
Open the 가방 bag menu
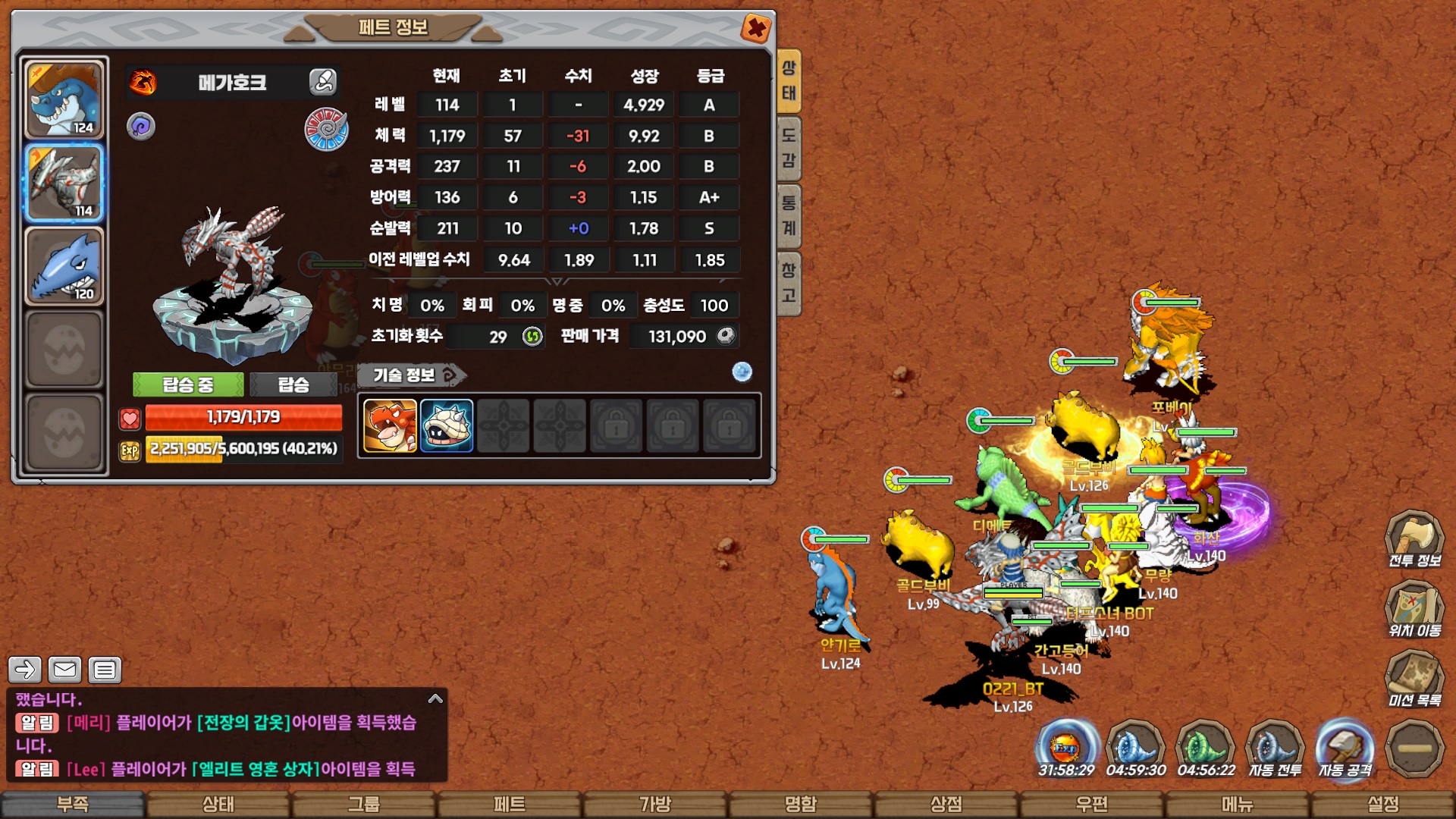tap(655, 805)
